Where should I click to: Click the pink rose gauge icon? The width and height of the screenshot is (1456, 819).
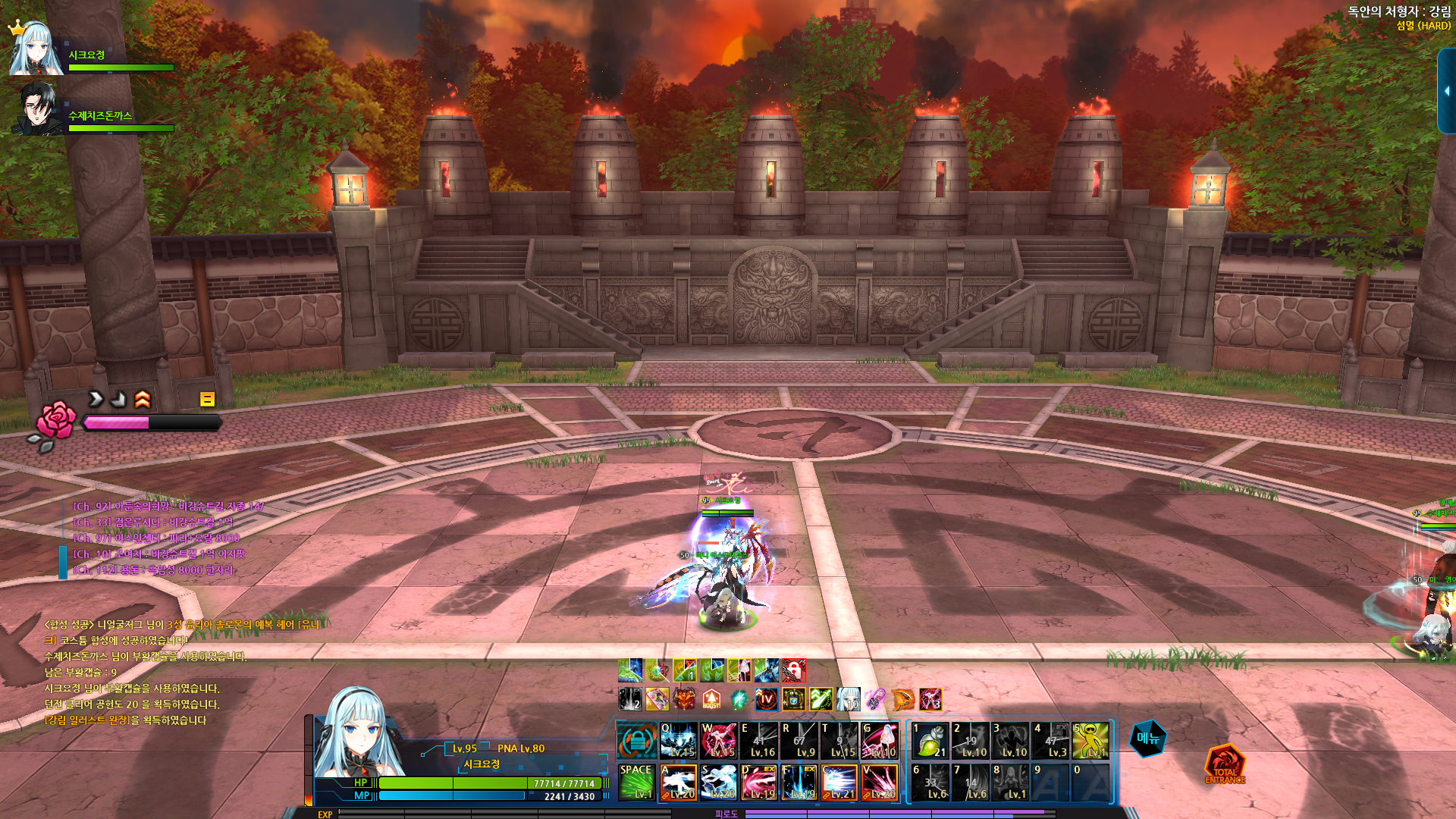(x=56, y=422)
